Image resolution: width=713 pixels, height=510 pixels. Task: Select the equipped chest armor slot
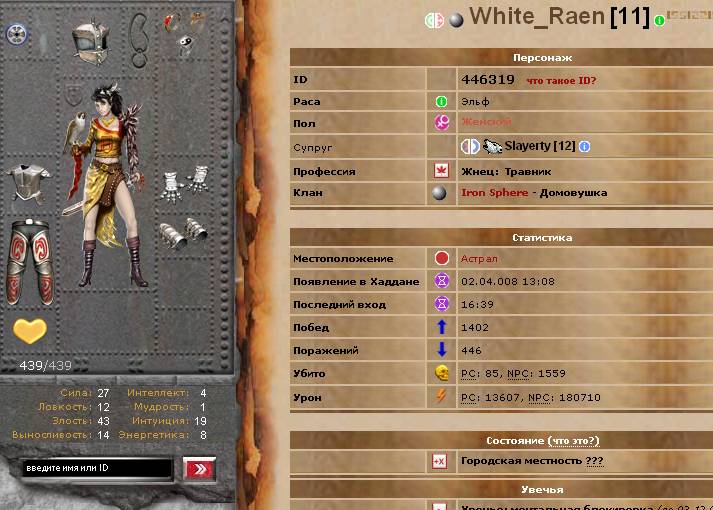(x=28, y=182)
